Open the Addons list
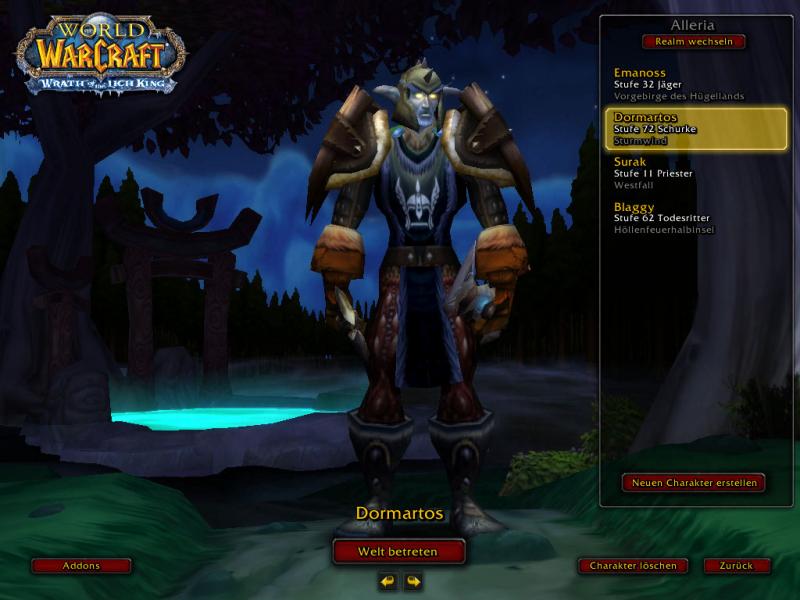This screenshot has height=600, width=800. click(x=81, y=565)
